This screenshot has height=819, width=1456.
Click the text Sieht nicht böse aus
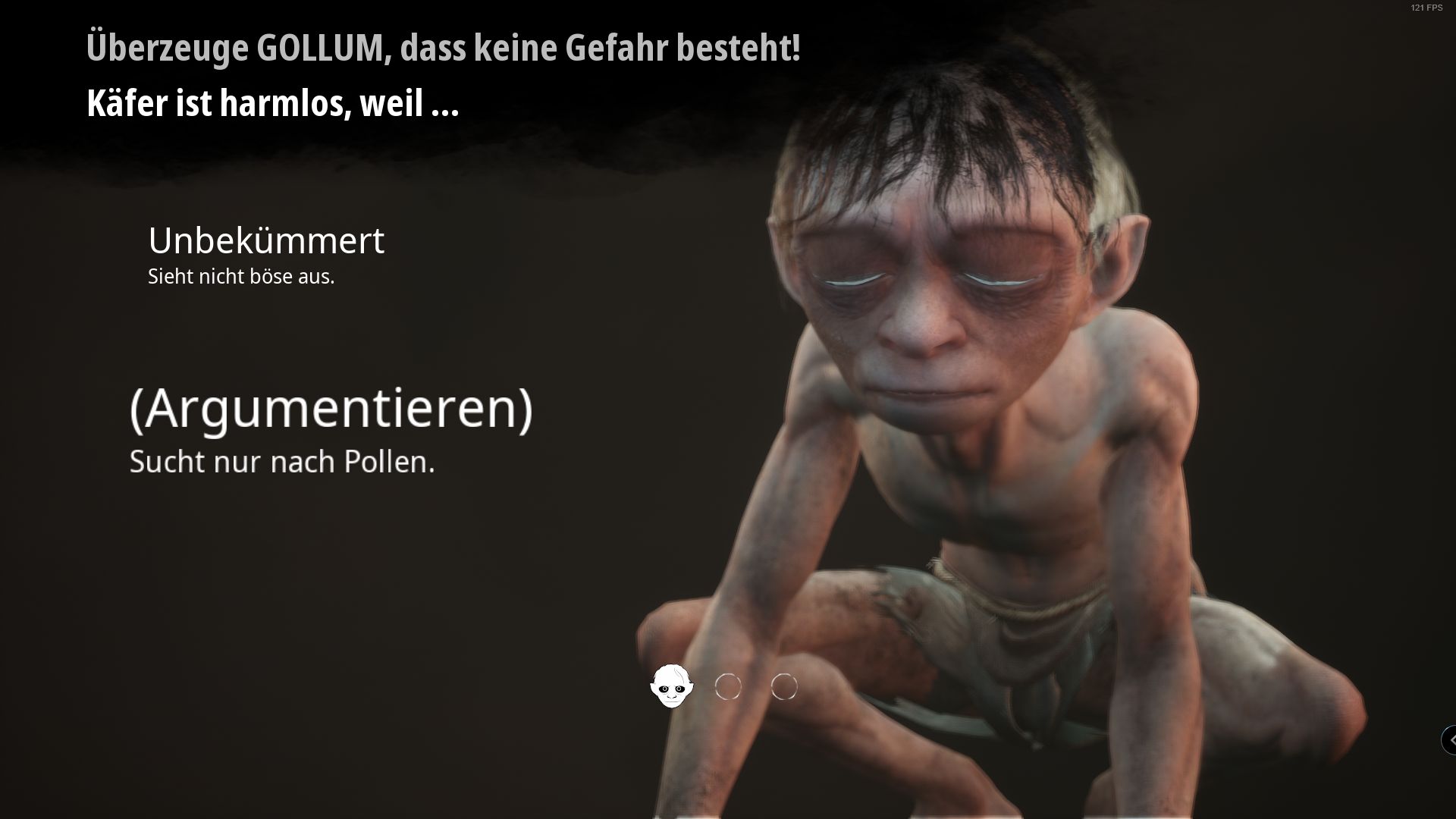click(x=240, y=277)
